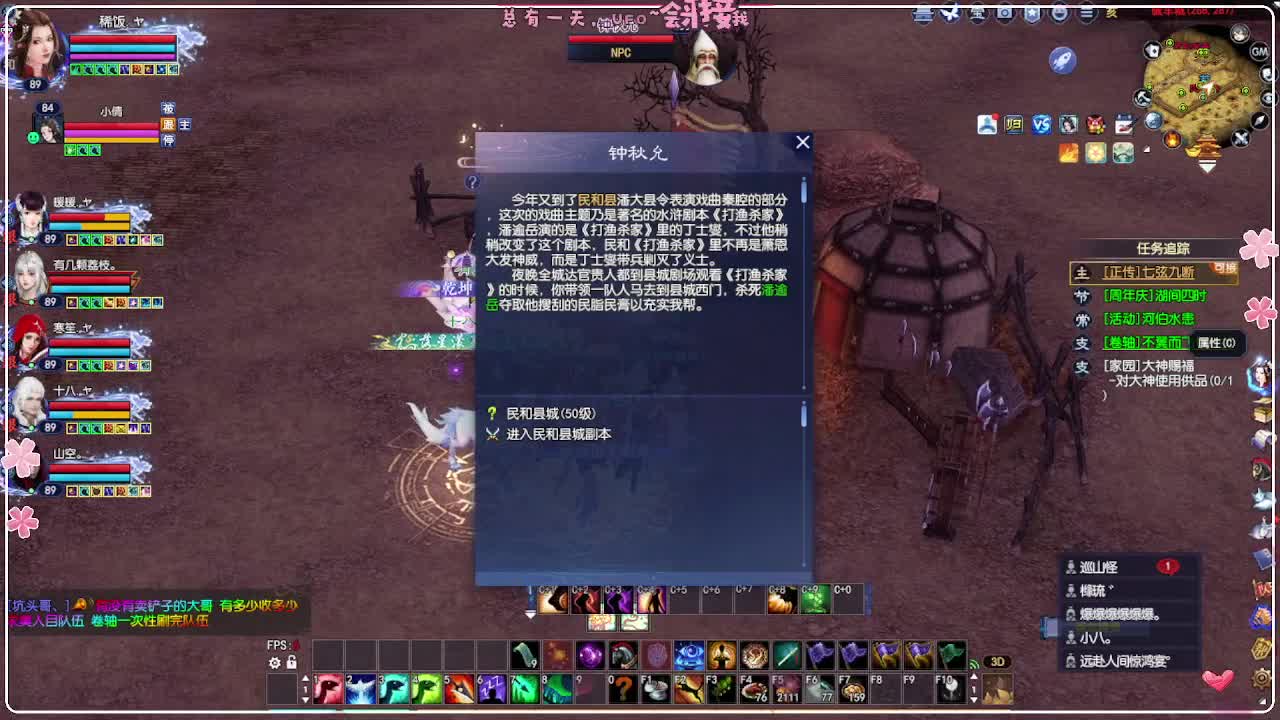
Task: Click the 归 (return) icon at top right
Action: click(x=1013, y=122)
